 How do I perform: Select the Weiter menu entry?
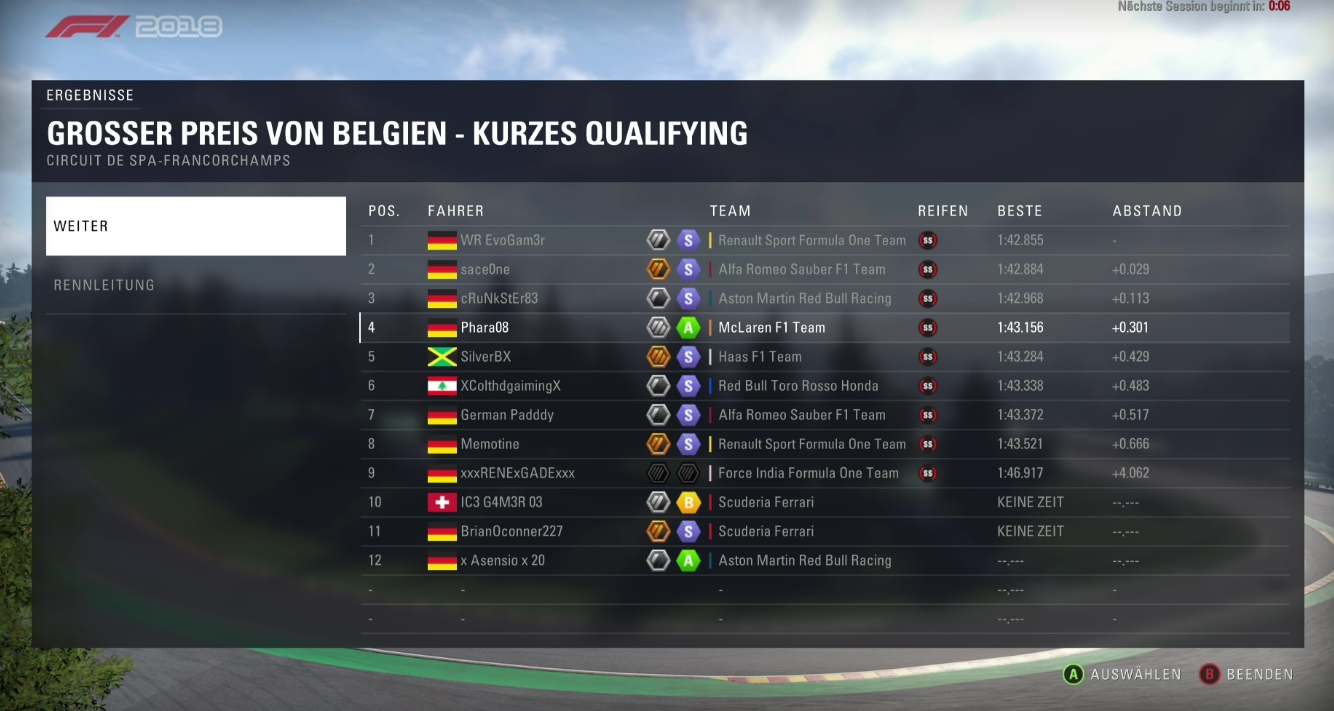pyautogui.click(x=195, y=226)
